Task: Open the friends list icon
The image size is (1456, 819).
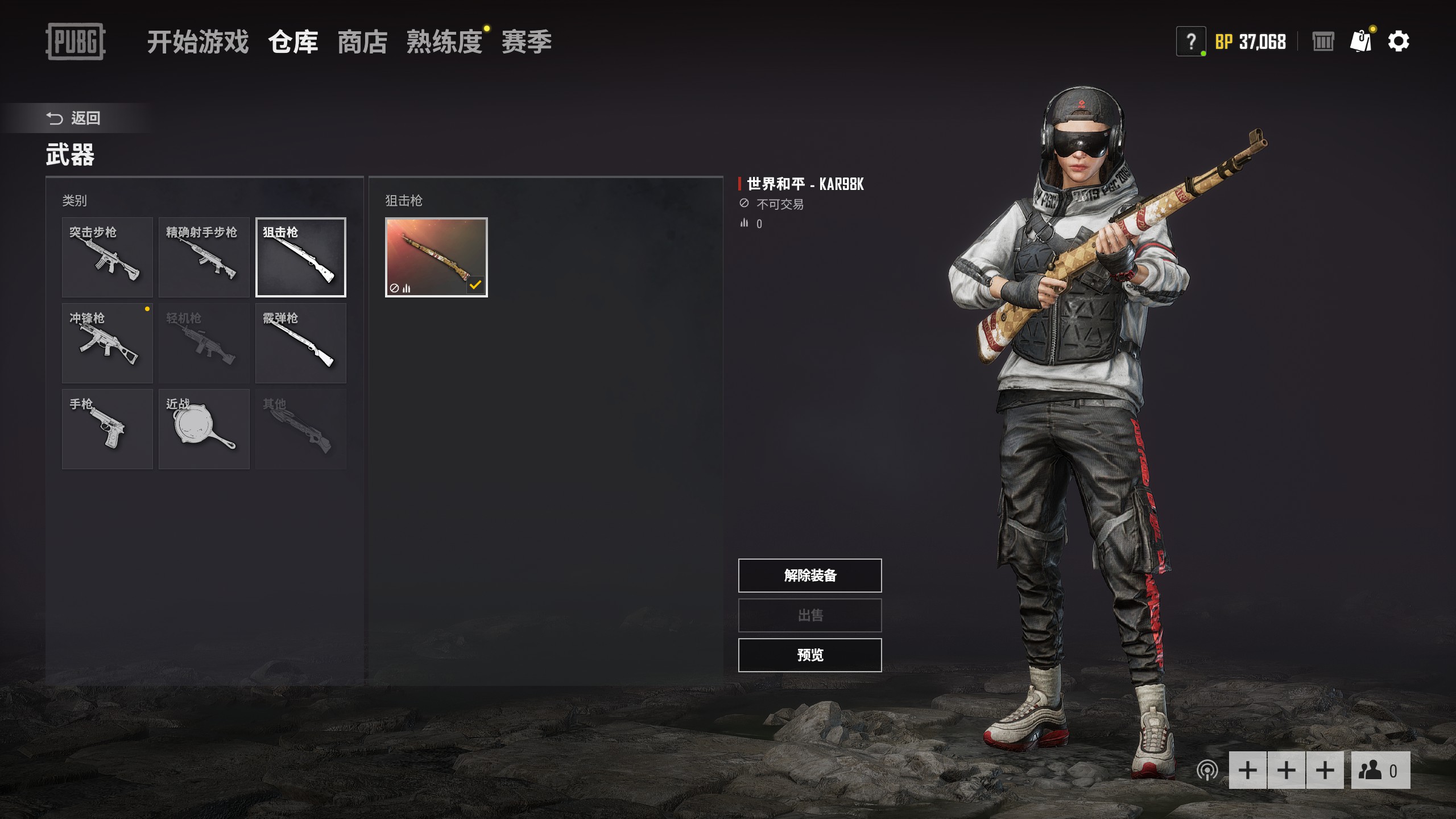Action: tap(1380, 771)
